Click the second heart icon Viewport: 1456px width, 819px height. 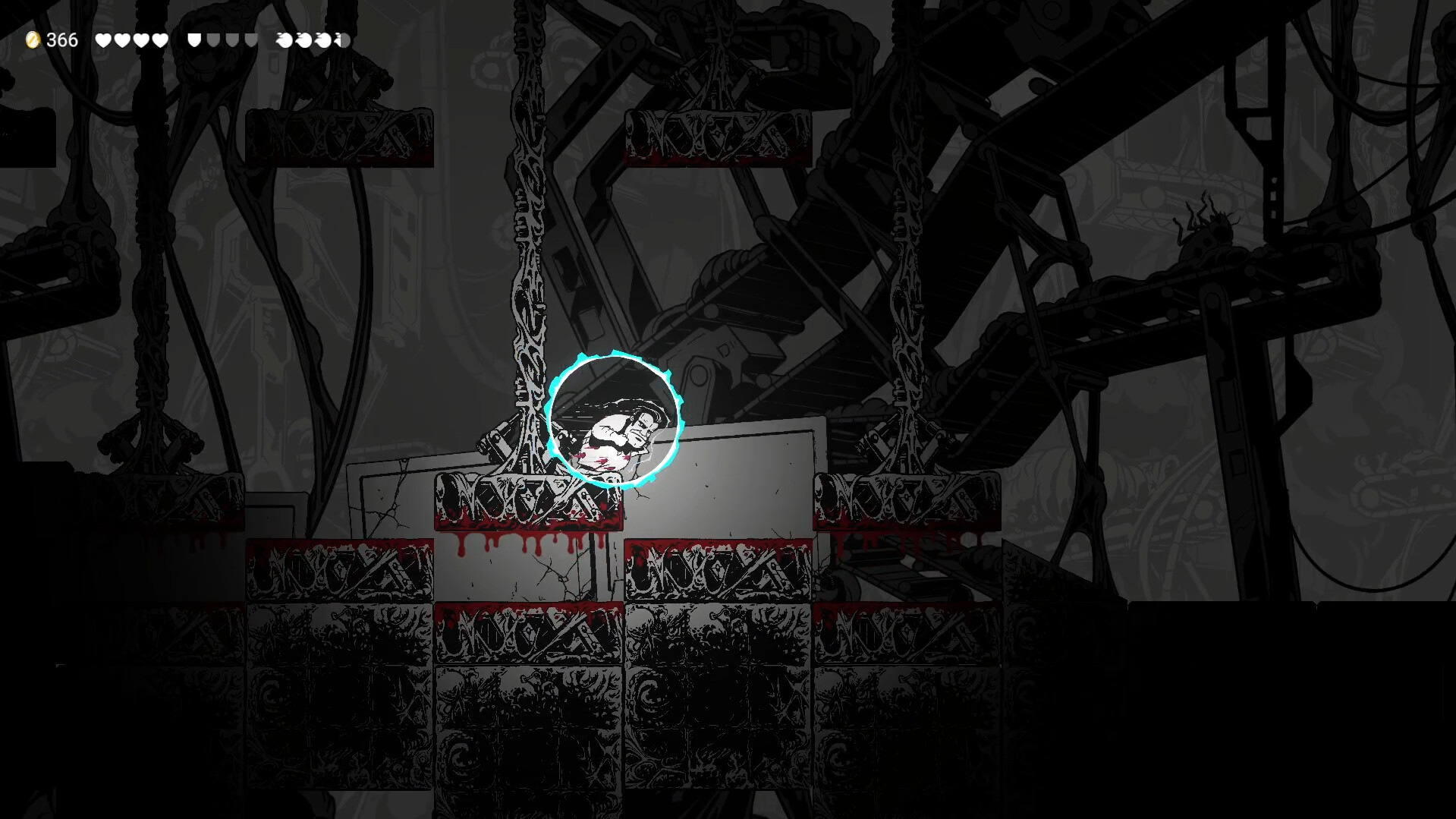point(122,39)
